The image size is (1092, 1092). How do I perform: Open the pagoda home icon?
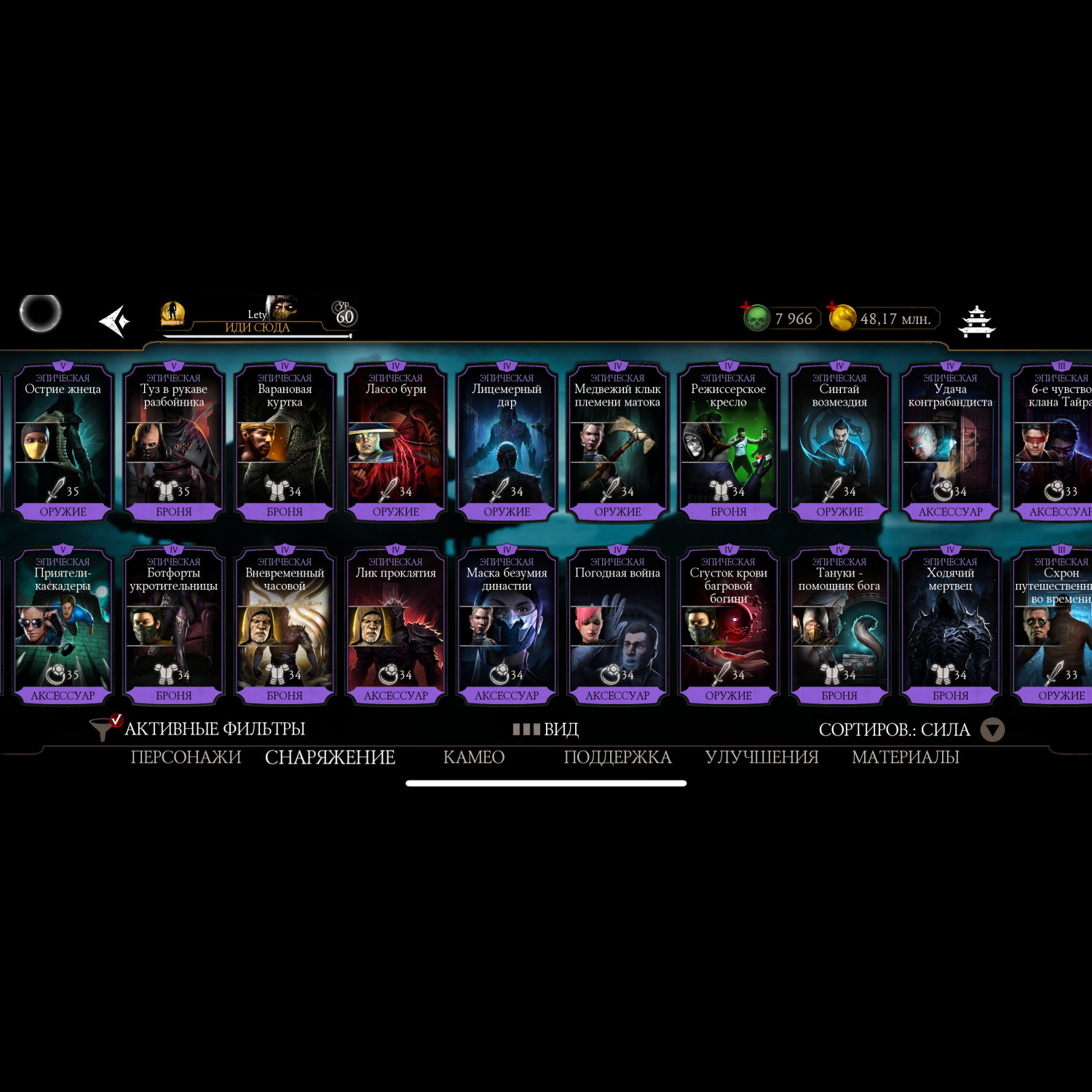click(x=976, y=321)
